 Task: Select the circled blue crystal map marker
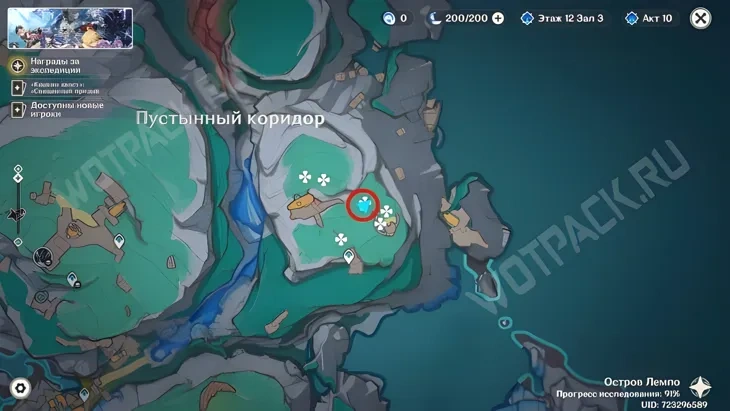[364, 206]
